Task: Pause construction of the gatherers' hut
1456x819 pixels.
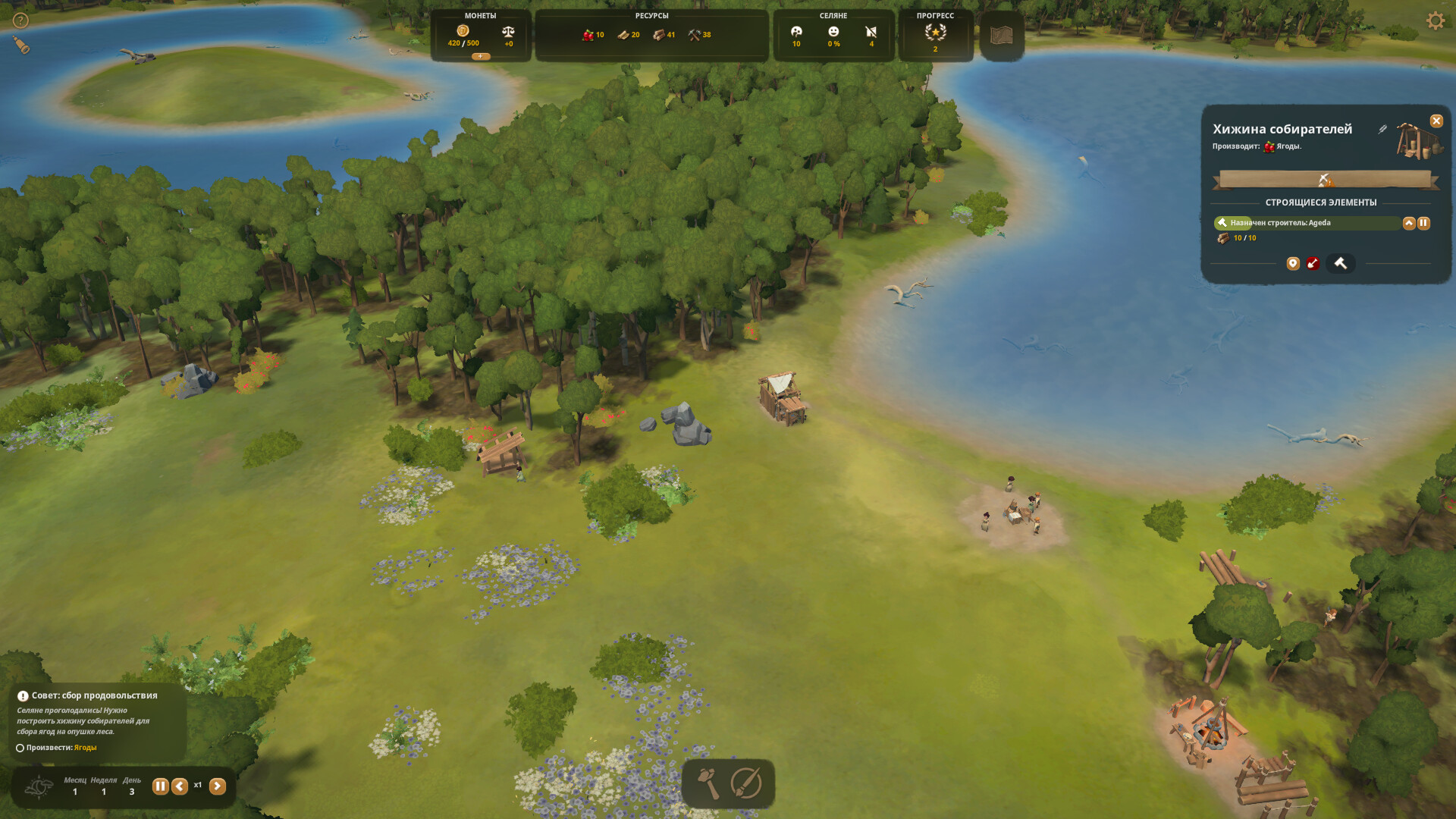Action: (1423, 223)
